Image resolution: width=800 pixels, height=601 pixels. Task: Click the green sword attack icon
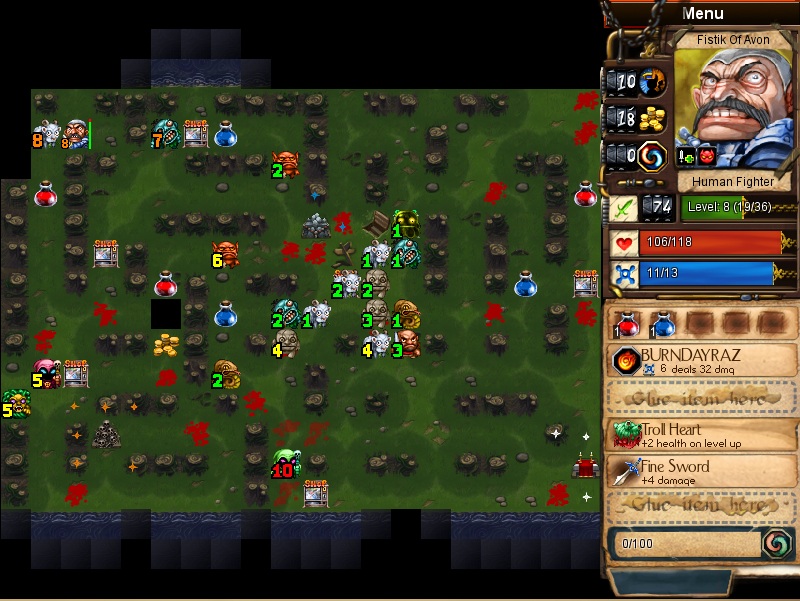click(621, 207)
